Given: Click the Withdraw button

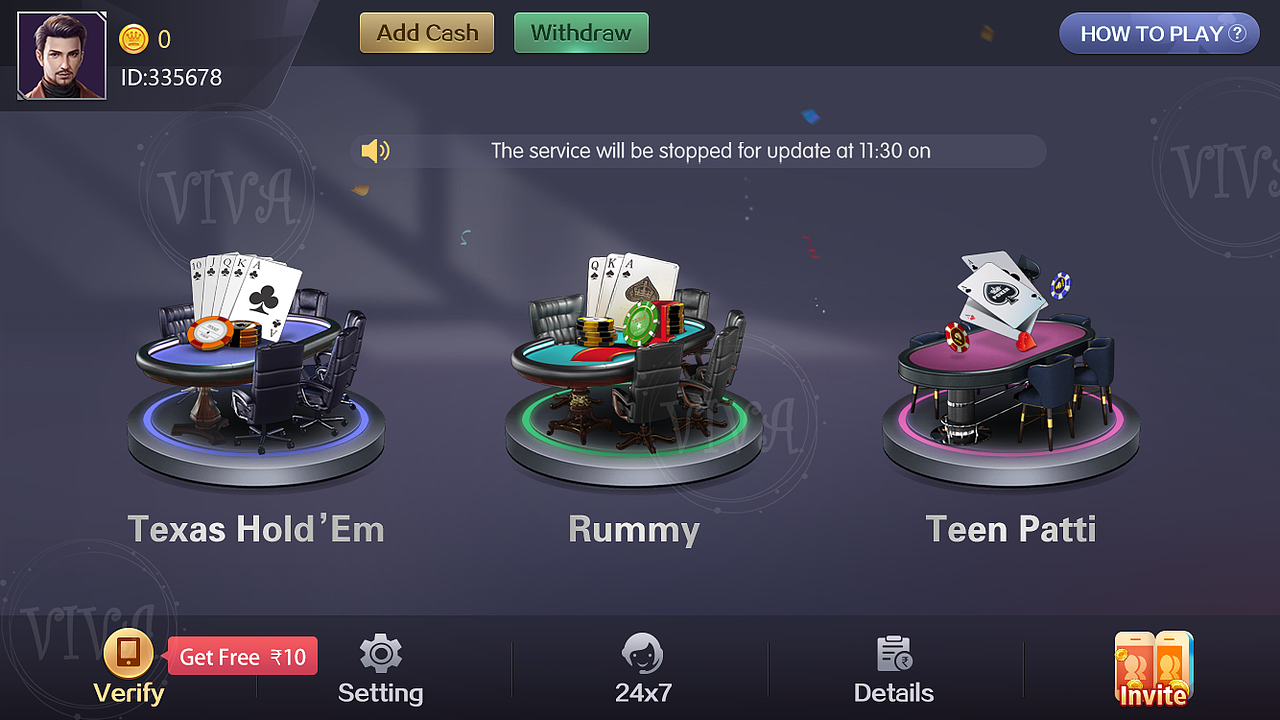Looking at the screenshot, I should tap(581, 32).
